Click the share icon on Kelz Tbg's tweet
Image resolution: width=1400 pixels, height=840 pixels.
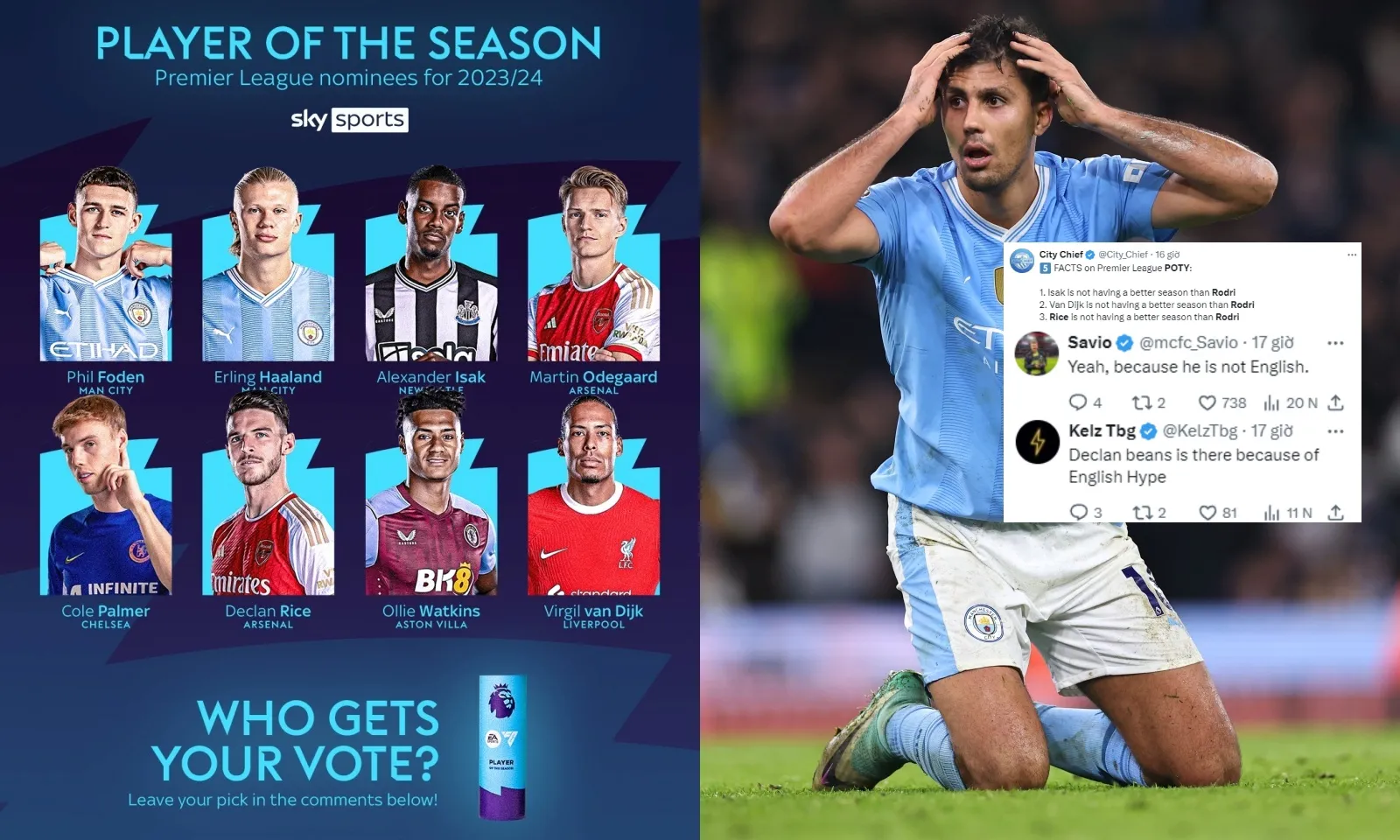(1336, 512)
